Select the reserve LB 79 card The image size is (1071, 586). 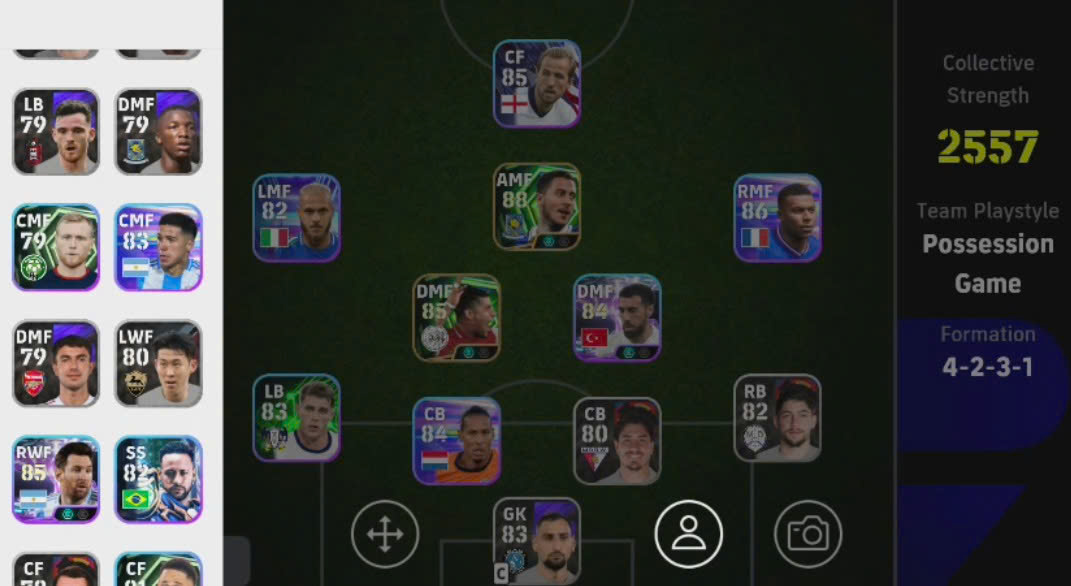(56, 131)
